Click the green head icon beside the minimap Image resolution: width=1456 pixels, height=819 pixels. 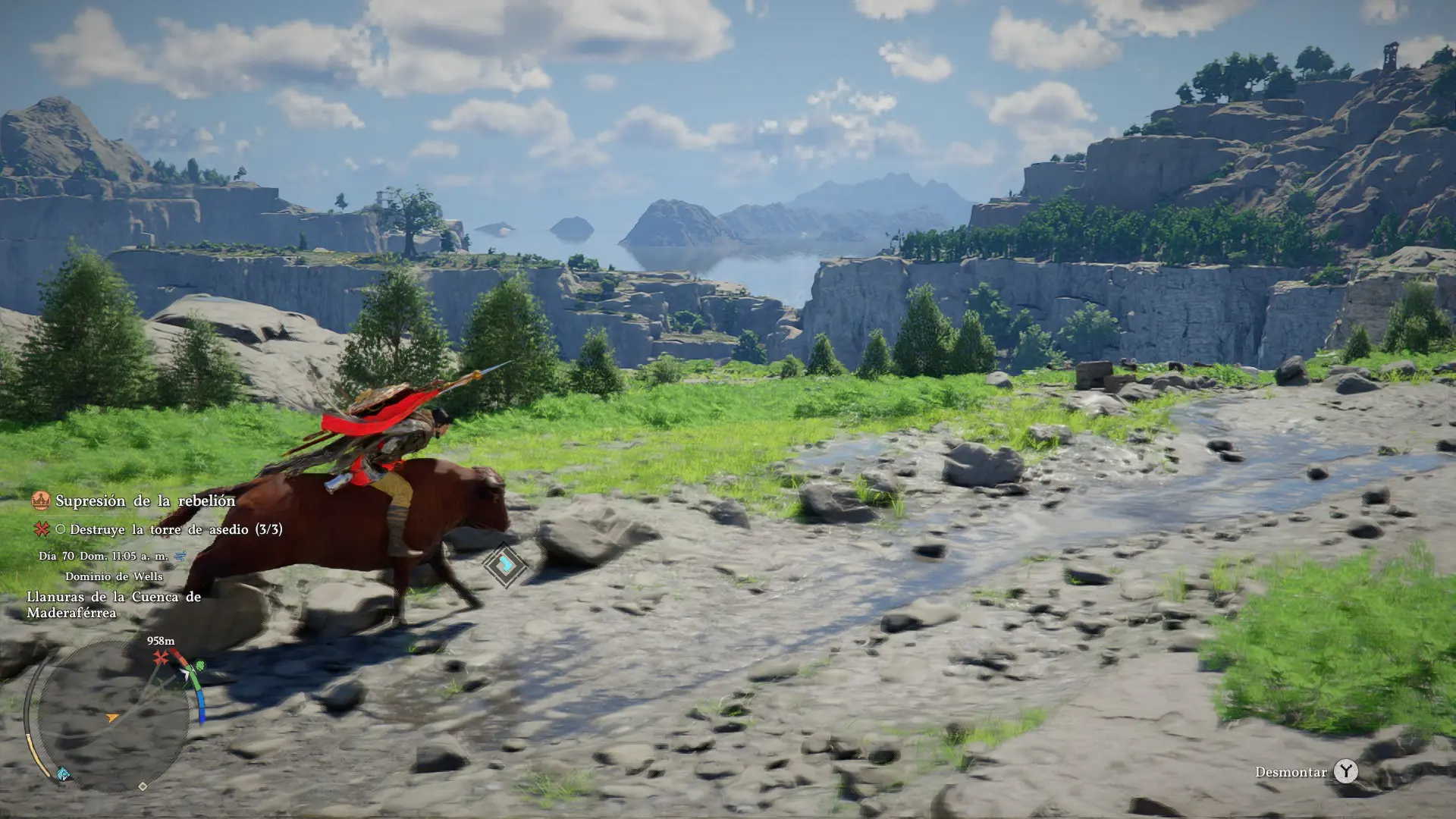click(x=199, y=666)
